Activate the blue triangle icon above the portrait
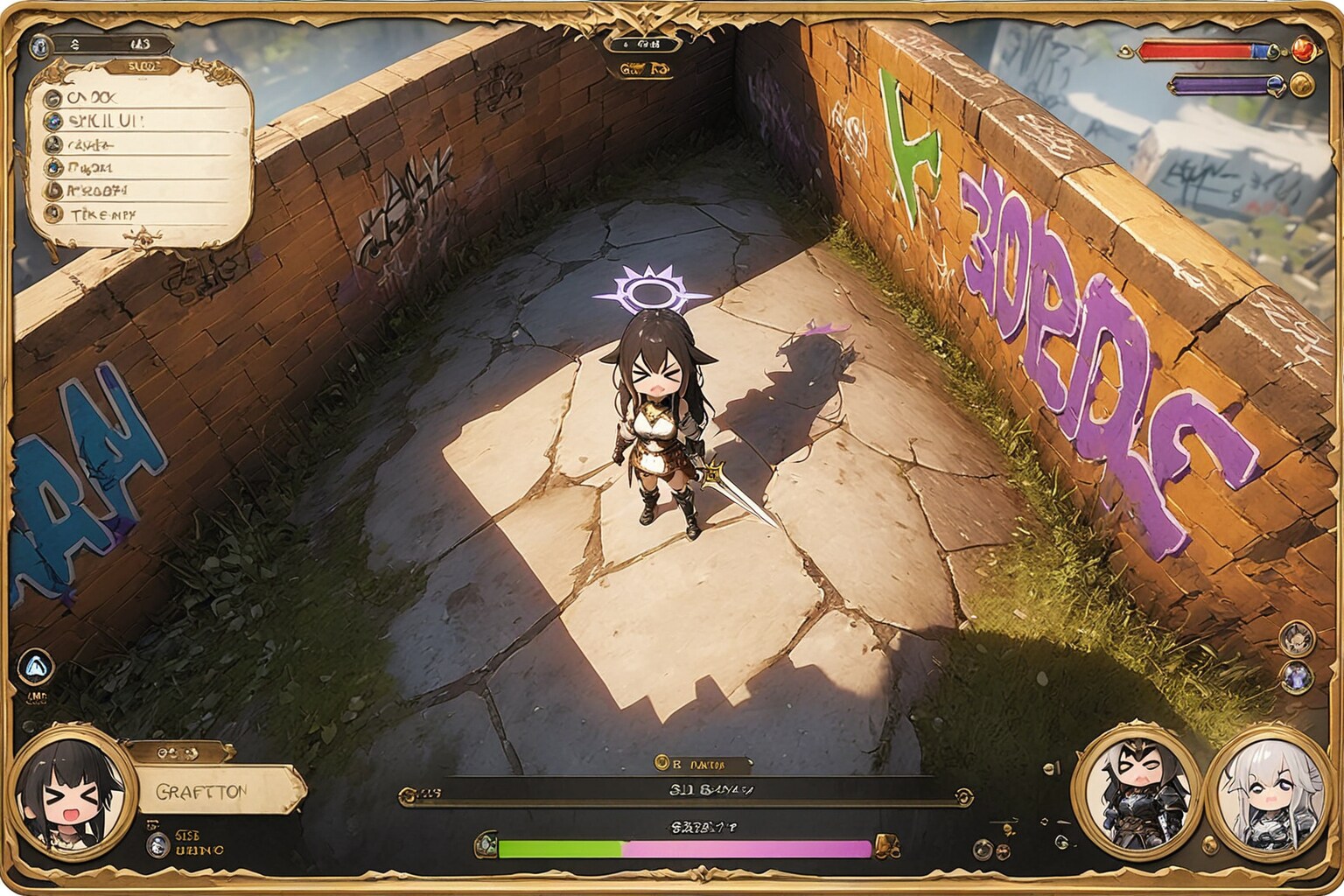This screenshot has height=896, width=1344. click(x=35, y=668)
